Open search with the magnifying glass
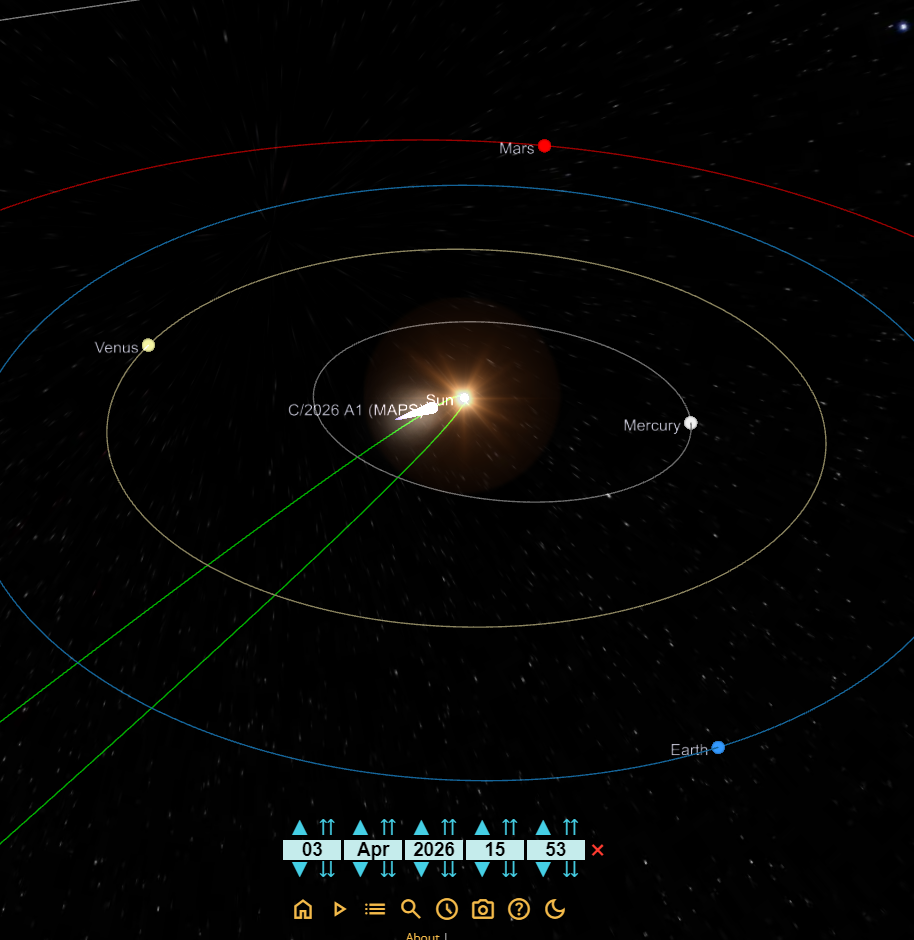The width and height of the screenshot is (914, 940). 411,909
